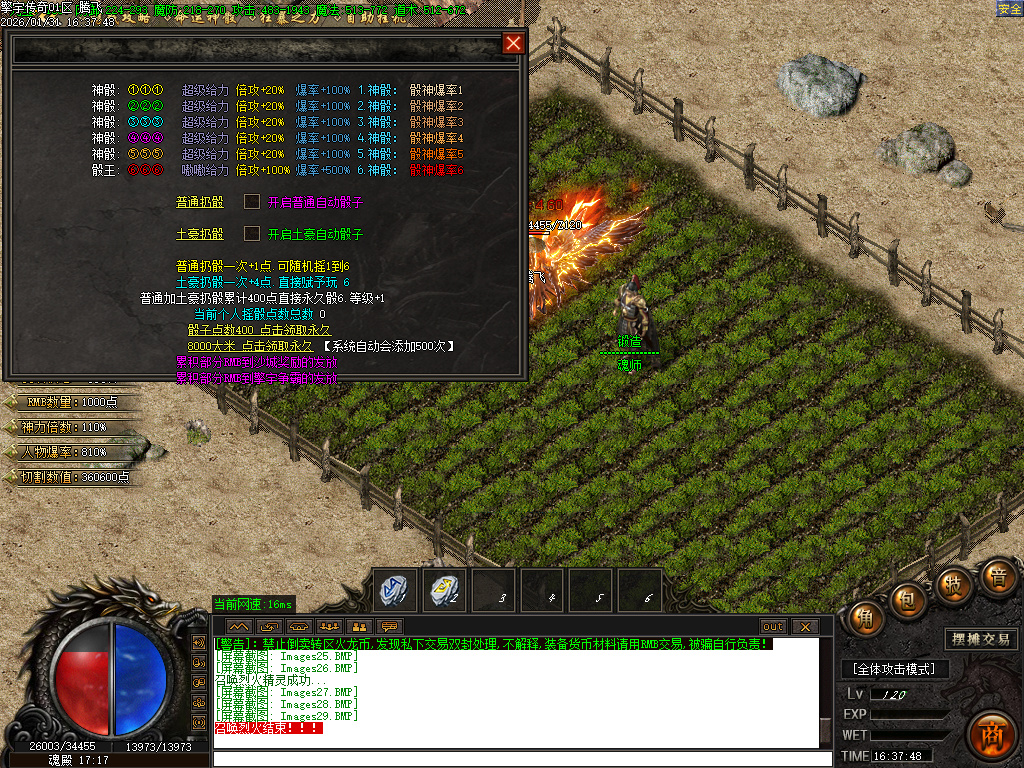Click the 普通扔骰 link
The image size is (1024, 768).
tap(200, 202)
